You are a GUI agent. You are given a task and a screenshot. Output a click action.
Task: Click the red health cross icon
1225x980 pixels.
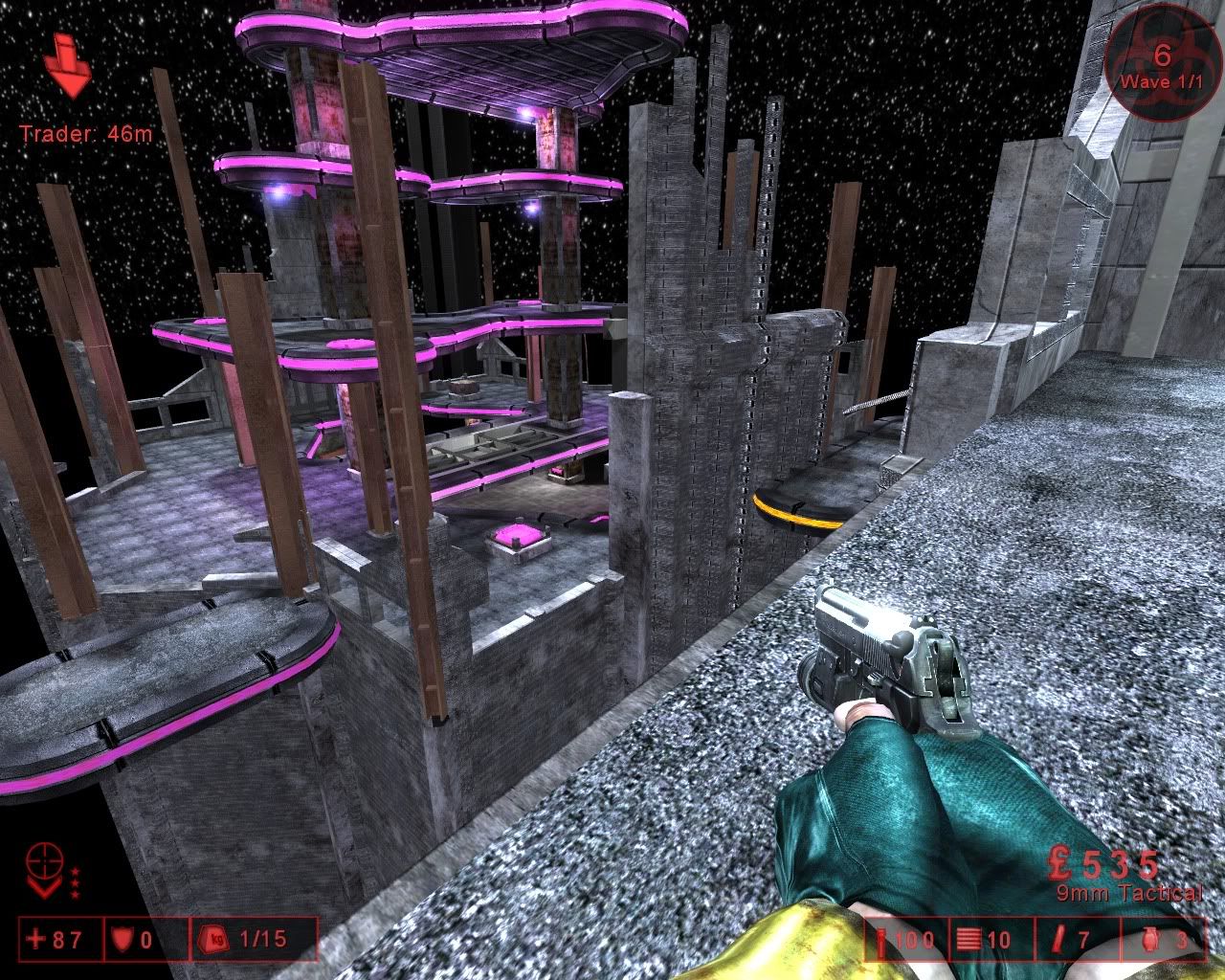click(x=36, y=939)
